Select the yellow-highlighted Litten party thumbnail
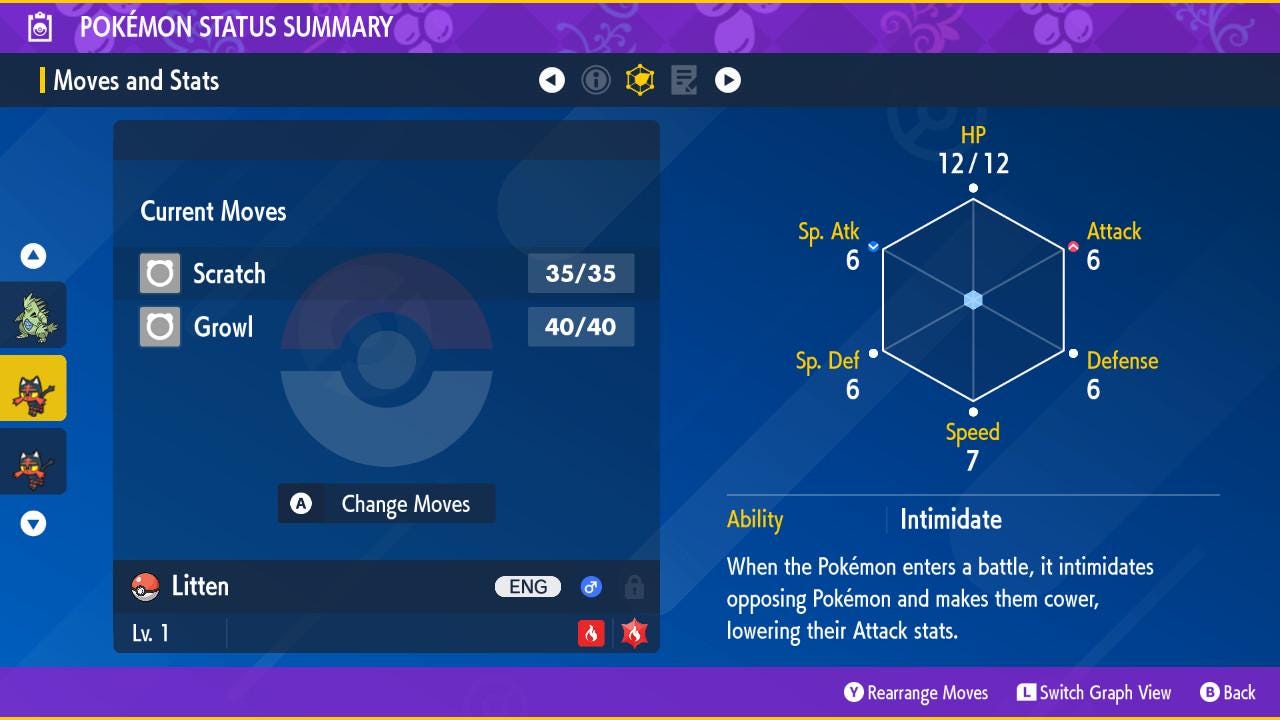 coord(34,388)
